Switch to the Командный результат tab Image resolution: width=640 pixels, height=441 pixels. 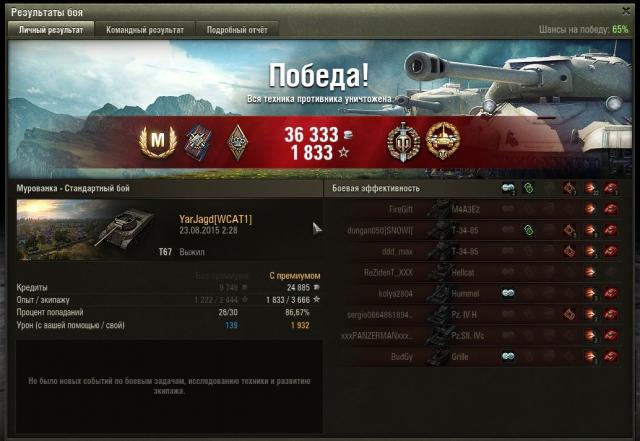(x=145, y=30)
